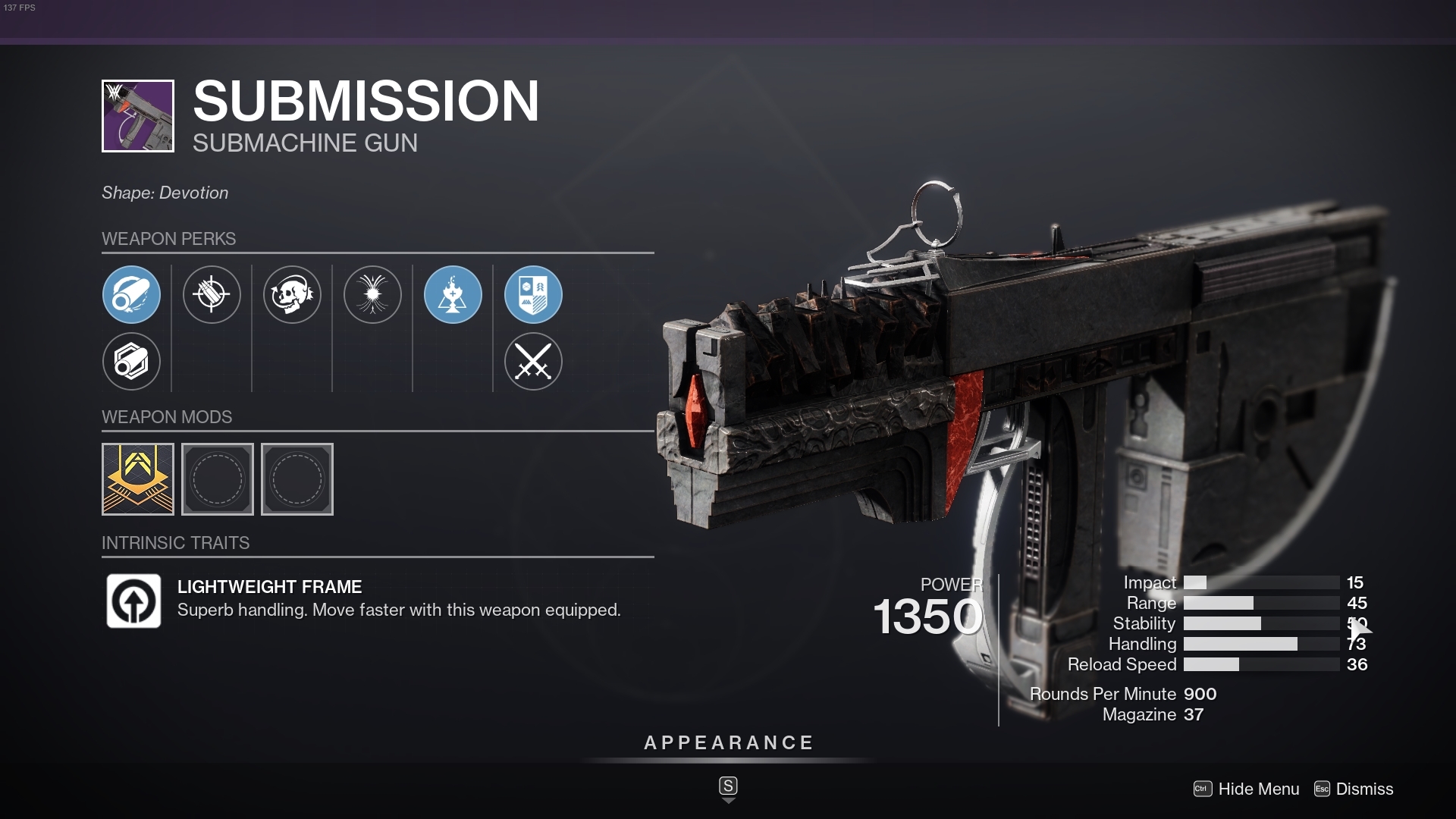Screen dimensions: 1456x819
Task: Select the equipped gold weapon mod
Action: (x=137, y=479)
